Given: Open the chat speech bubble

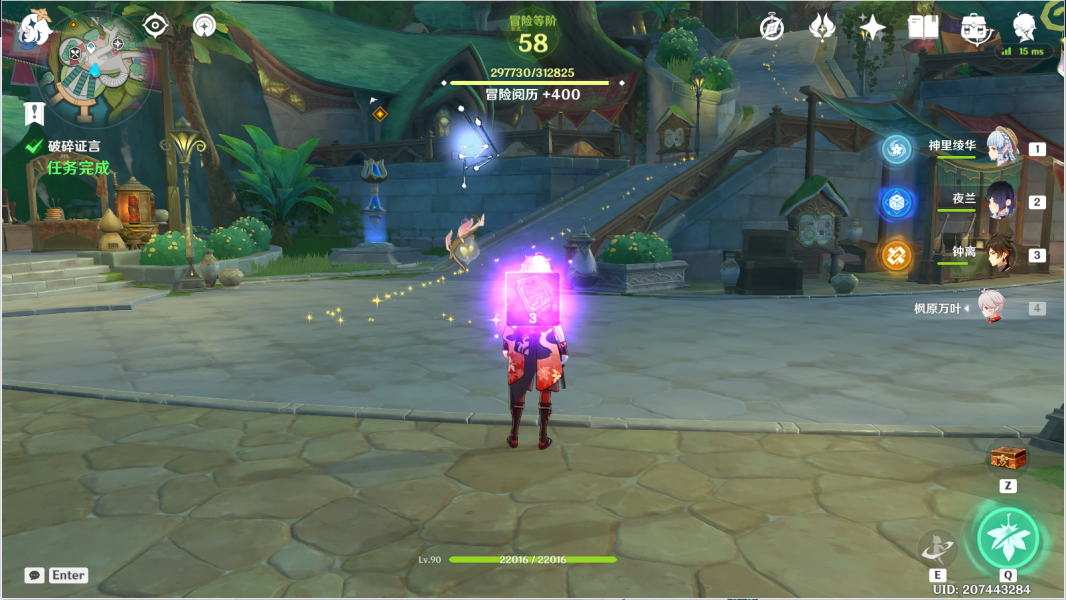Looking at the screenshot, I should pos(35,575).
